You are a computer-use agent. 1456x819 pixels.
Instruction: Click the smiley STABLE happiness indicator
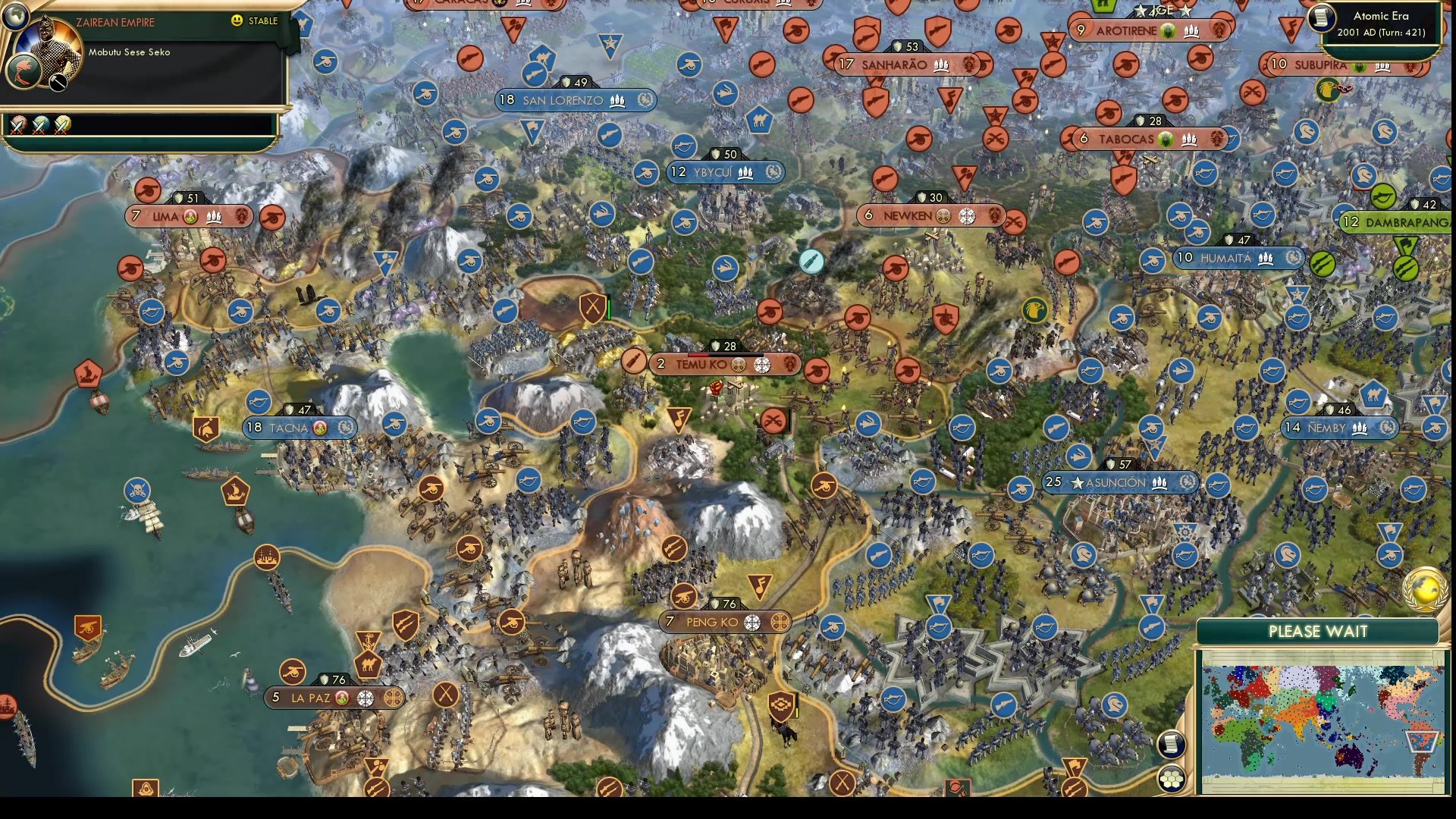pyautogui.click(x=238, y=21)
